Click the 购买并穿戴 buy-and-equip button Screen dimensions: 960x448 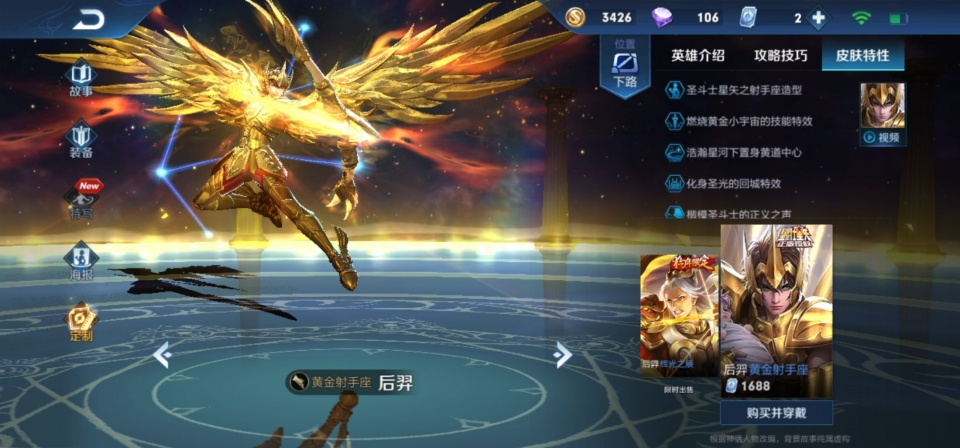coord(776,412)
